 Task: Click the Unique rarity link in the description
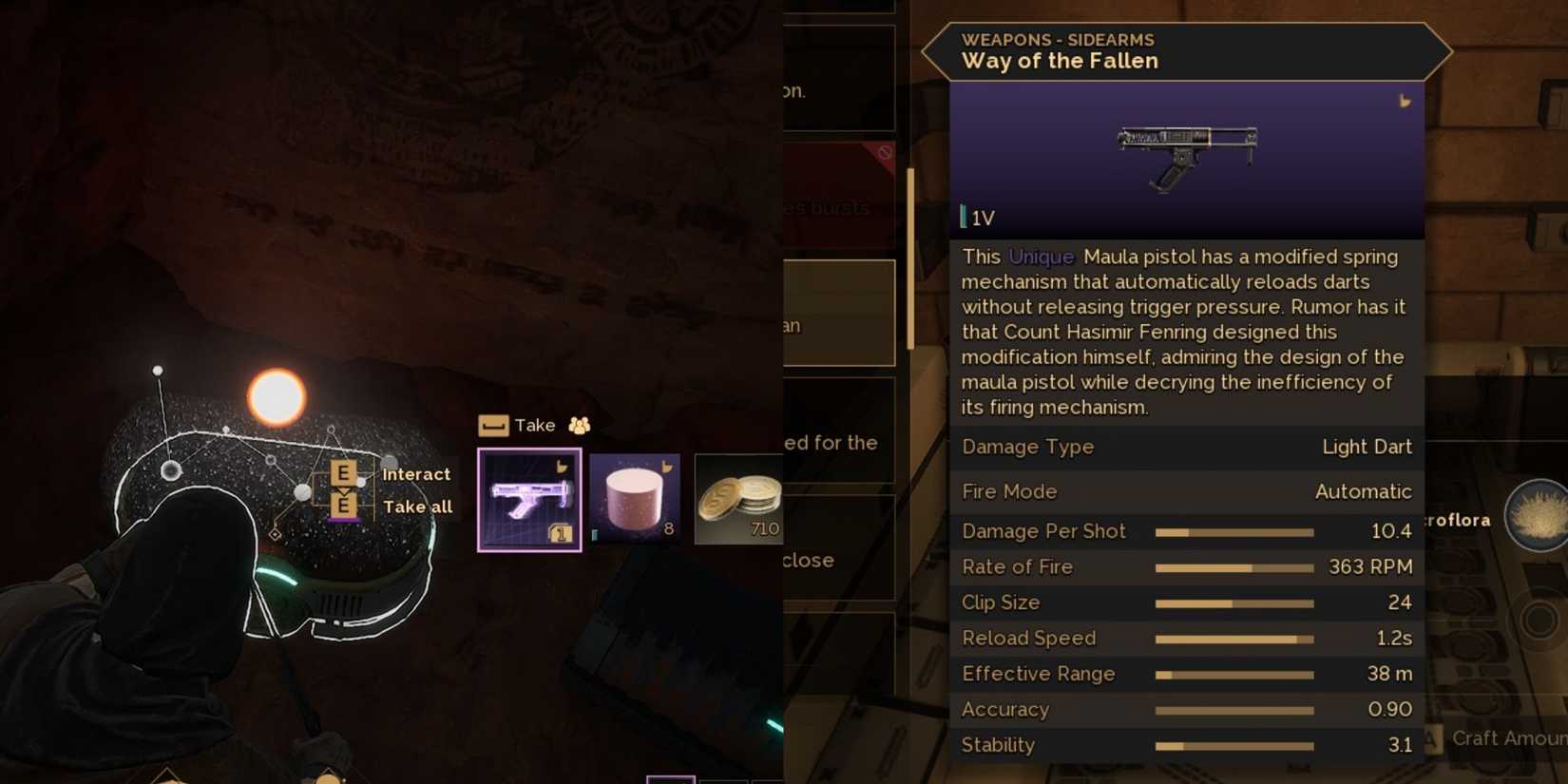click(x=1040, y=257)
